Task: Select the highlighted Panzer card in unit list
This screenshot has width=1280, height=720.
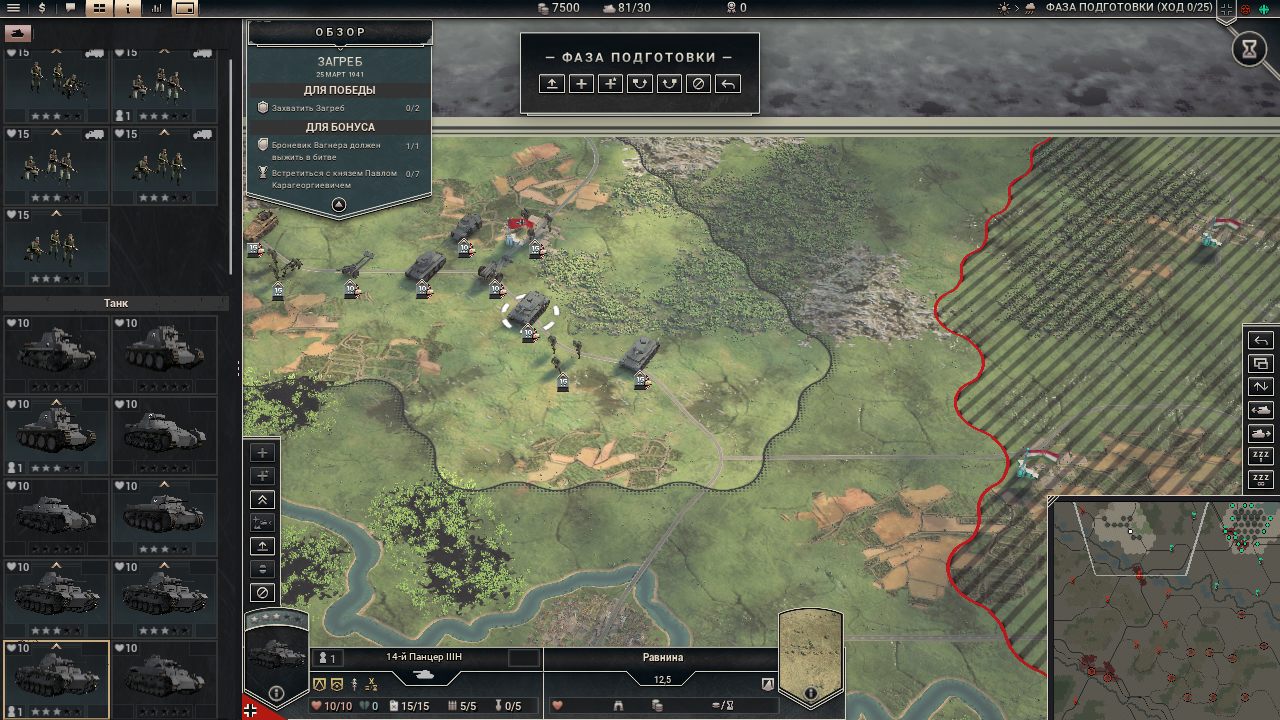Action: [x=56, y=678]
